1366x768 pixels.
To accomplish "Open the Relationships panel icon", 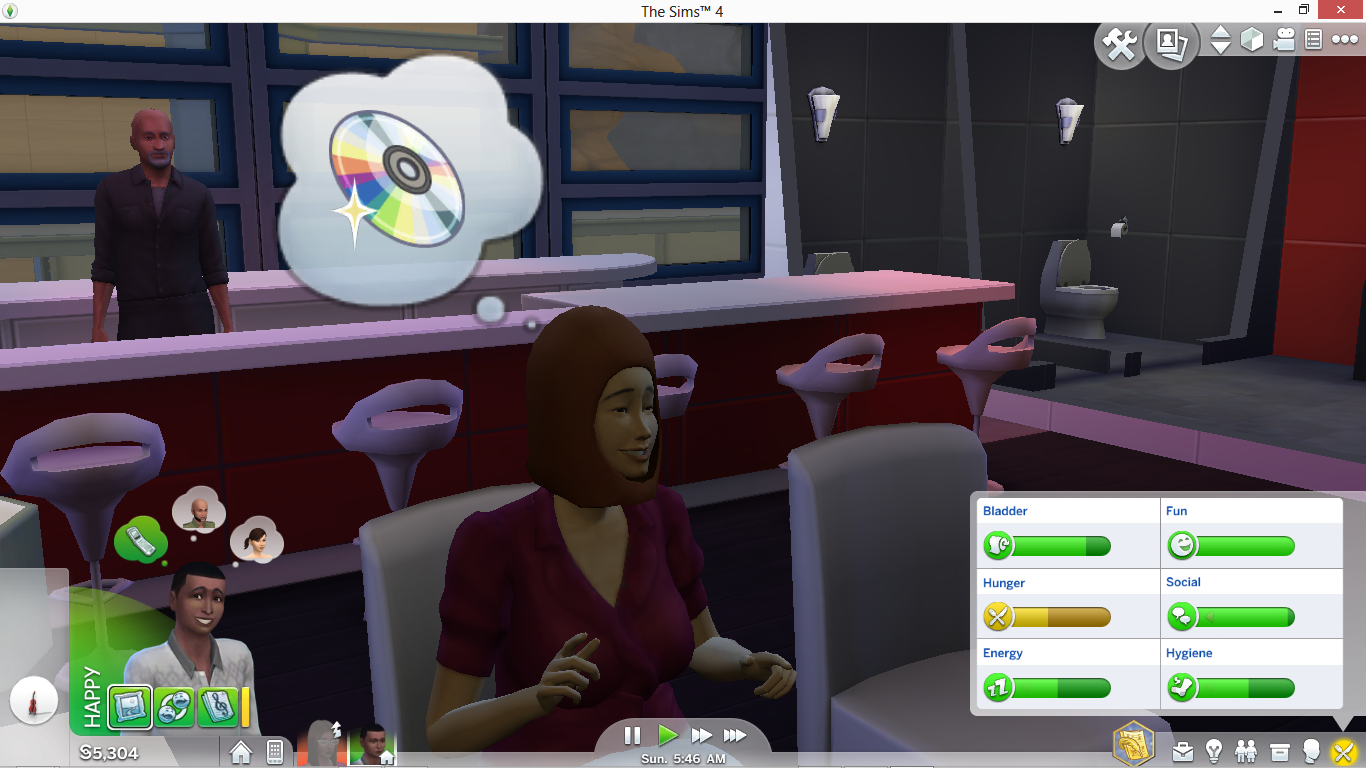I will pyautogui.click(x=1247, y=751).
